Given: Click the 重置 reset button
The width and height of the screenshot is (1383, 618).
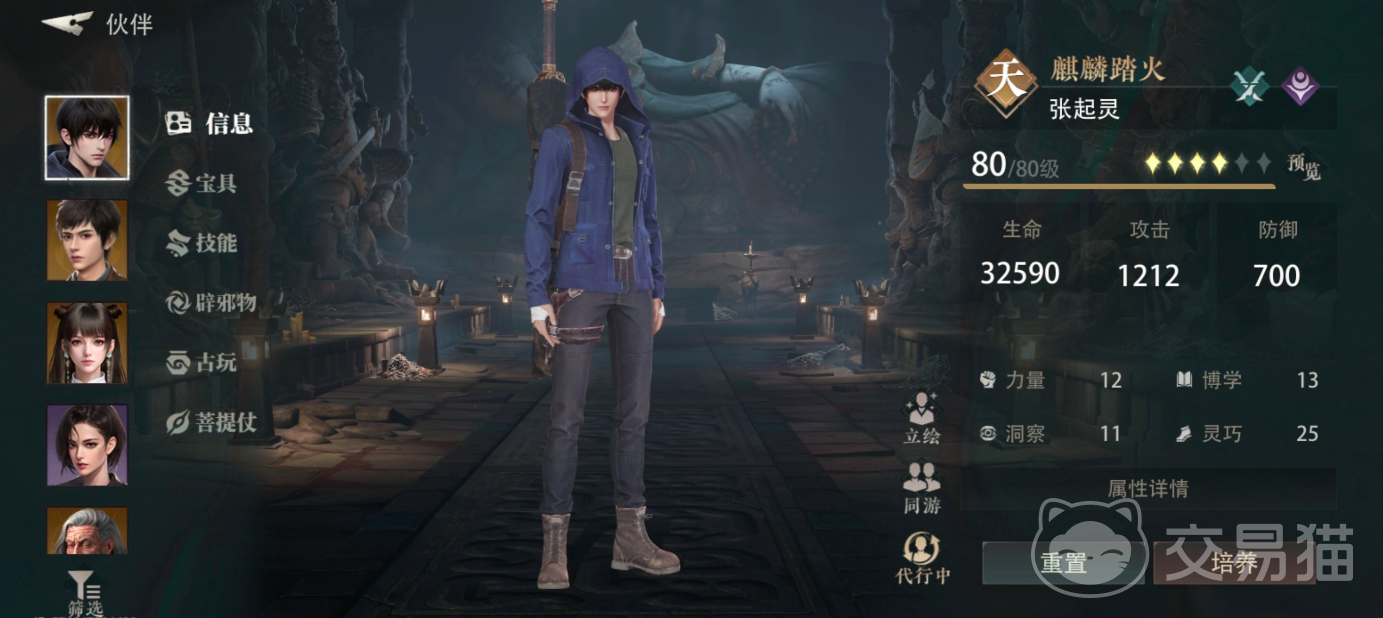Looking at the screenshot, I should click(x=1064, y=563).
